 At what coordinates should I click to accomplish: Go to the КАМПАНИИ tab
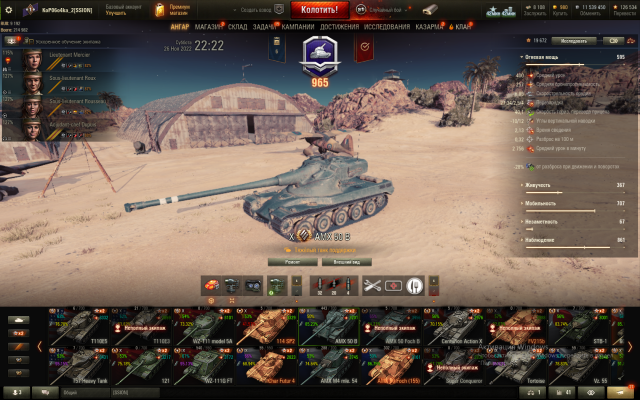[299, 27]
